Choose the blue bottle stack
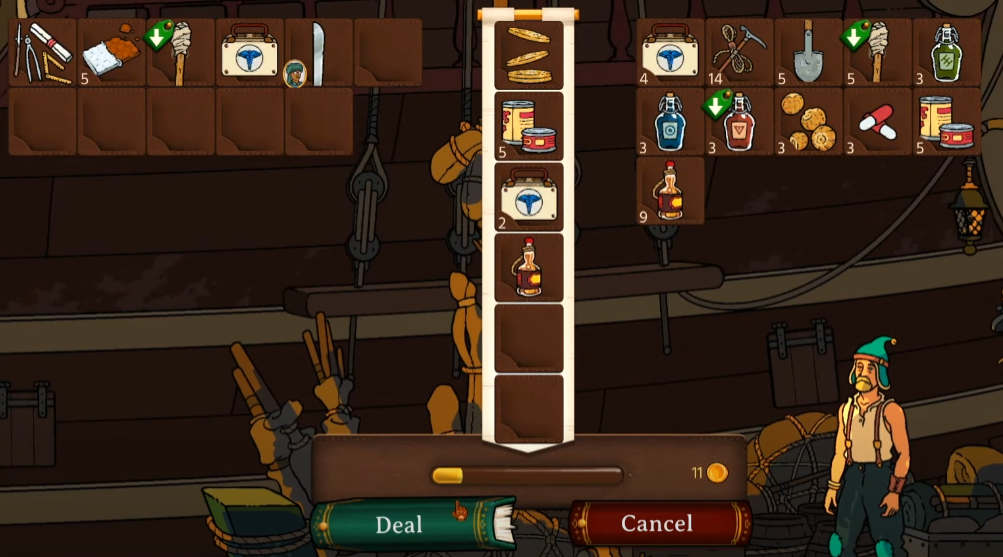 pyautogui.click(x=671, y=121)
